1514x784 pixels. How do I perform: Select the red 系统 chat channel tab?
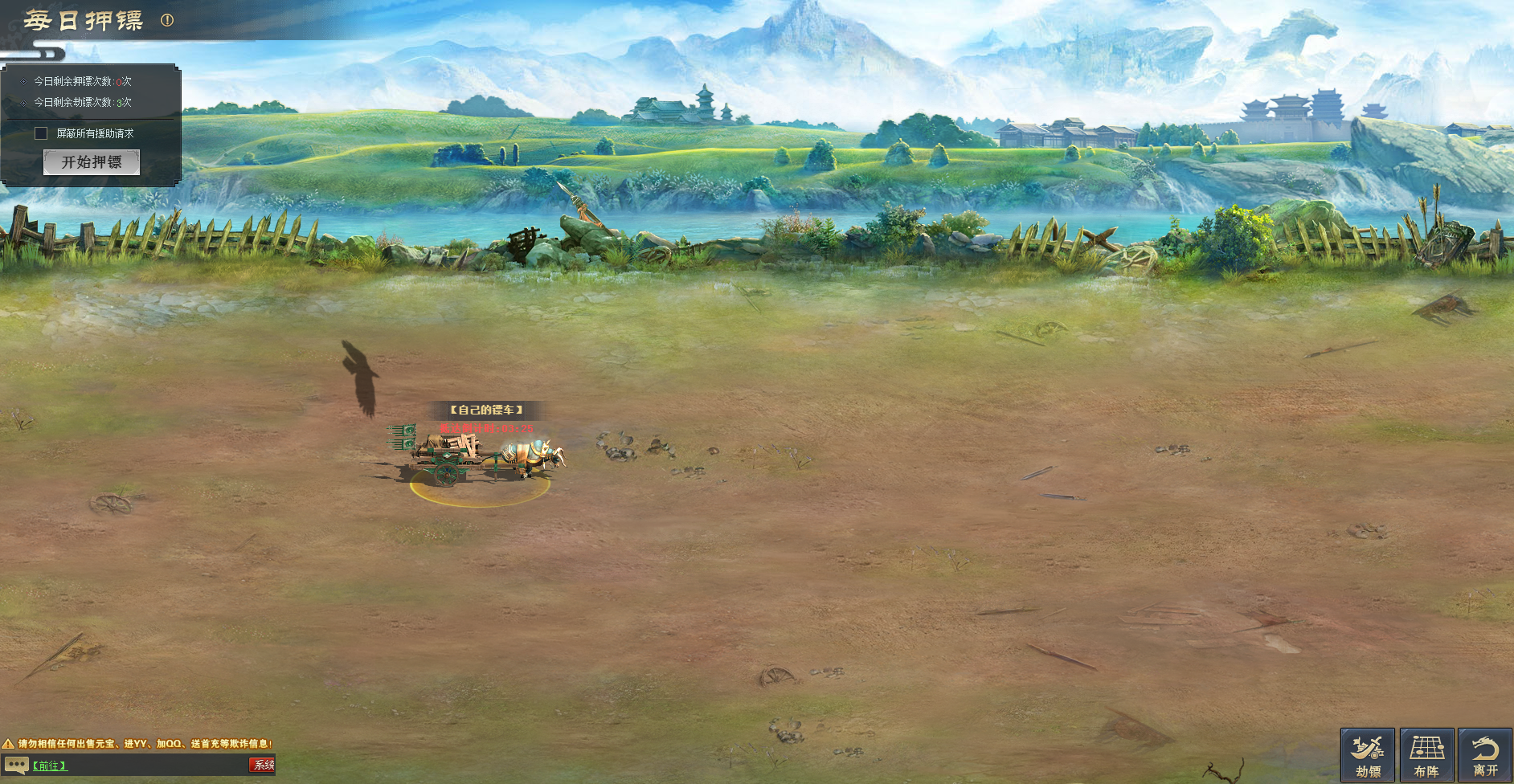coord(262,765)
